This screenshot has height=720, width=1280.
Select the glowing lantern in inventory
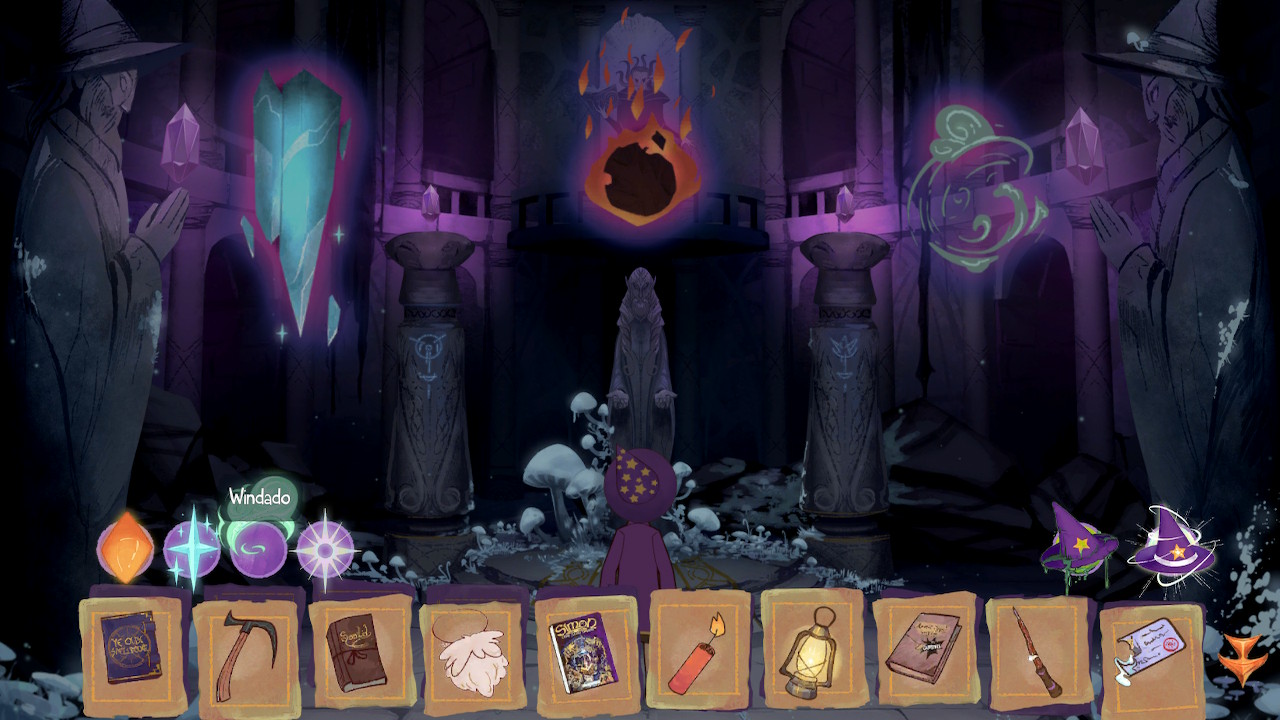[x=811, y=651]
